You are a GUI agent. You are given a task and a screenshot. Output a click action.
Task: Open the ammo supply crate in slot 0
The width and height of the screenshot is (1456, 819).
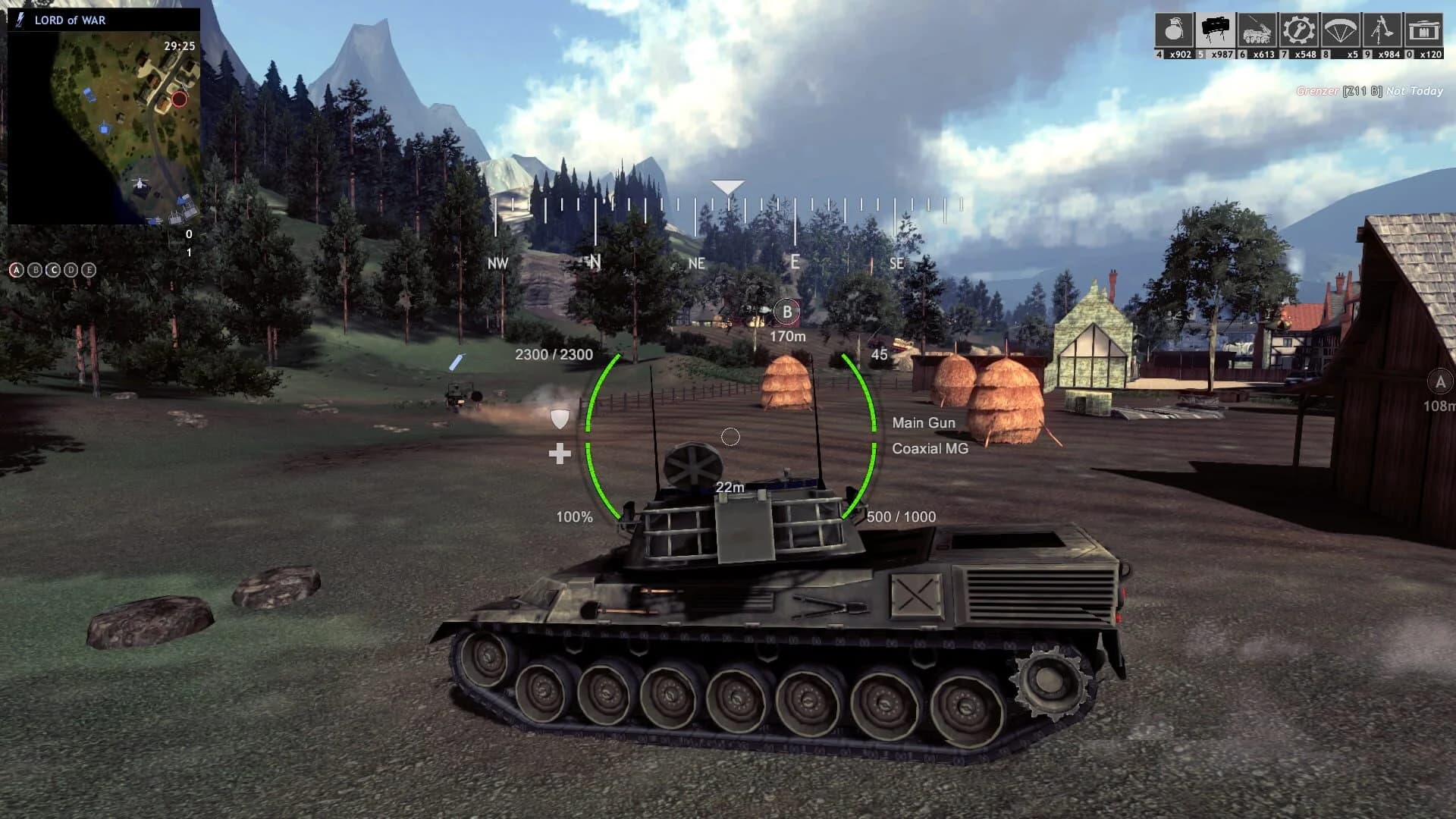[x=1423, y=30]
